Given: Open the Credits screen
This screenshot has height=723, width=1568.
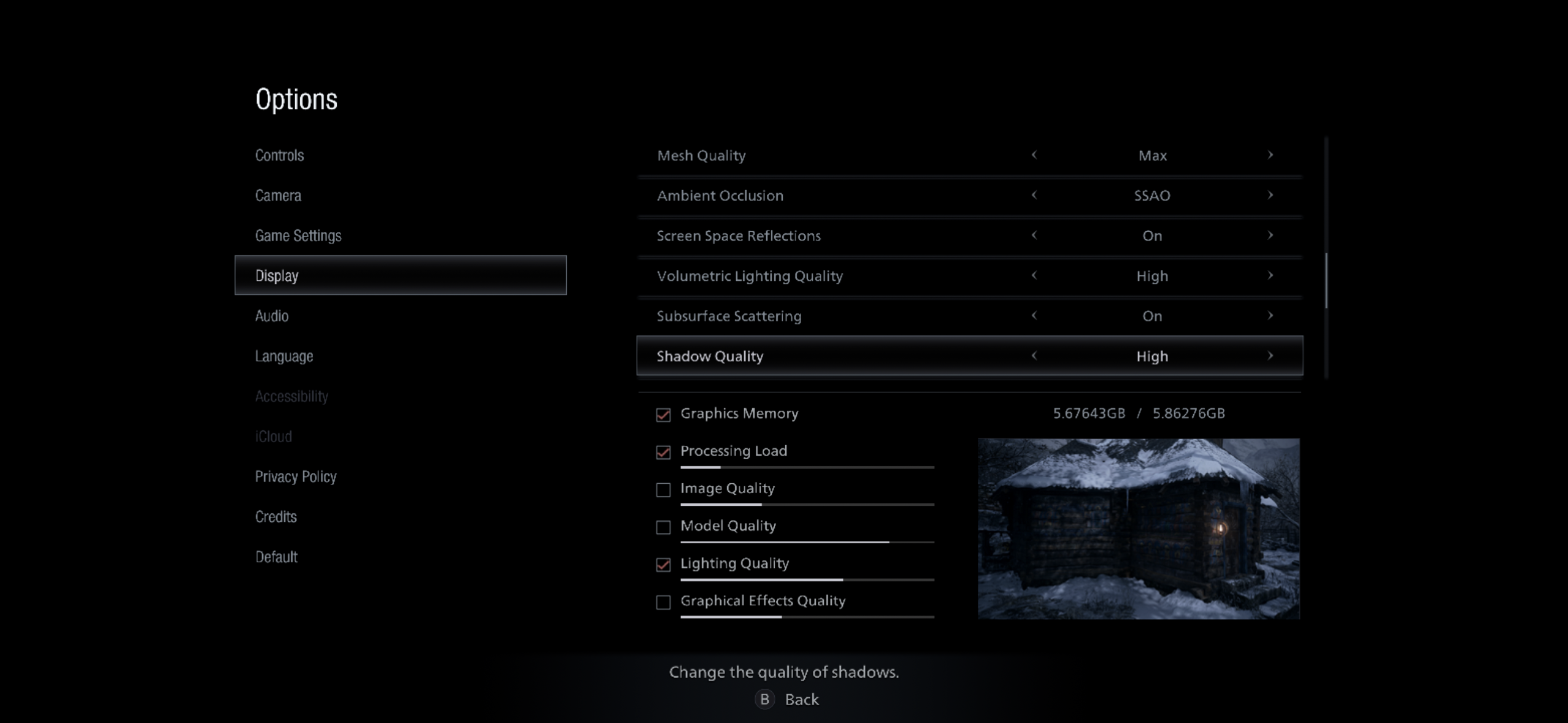Looking at the screenshot, I should pyautogui.click(x=275, y=516).
